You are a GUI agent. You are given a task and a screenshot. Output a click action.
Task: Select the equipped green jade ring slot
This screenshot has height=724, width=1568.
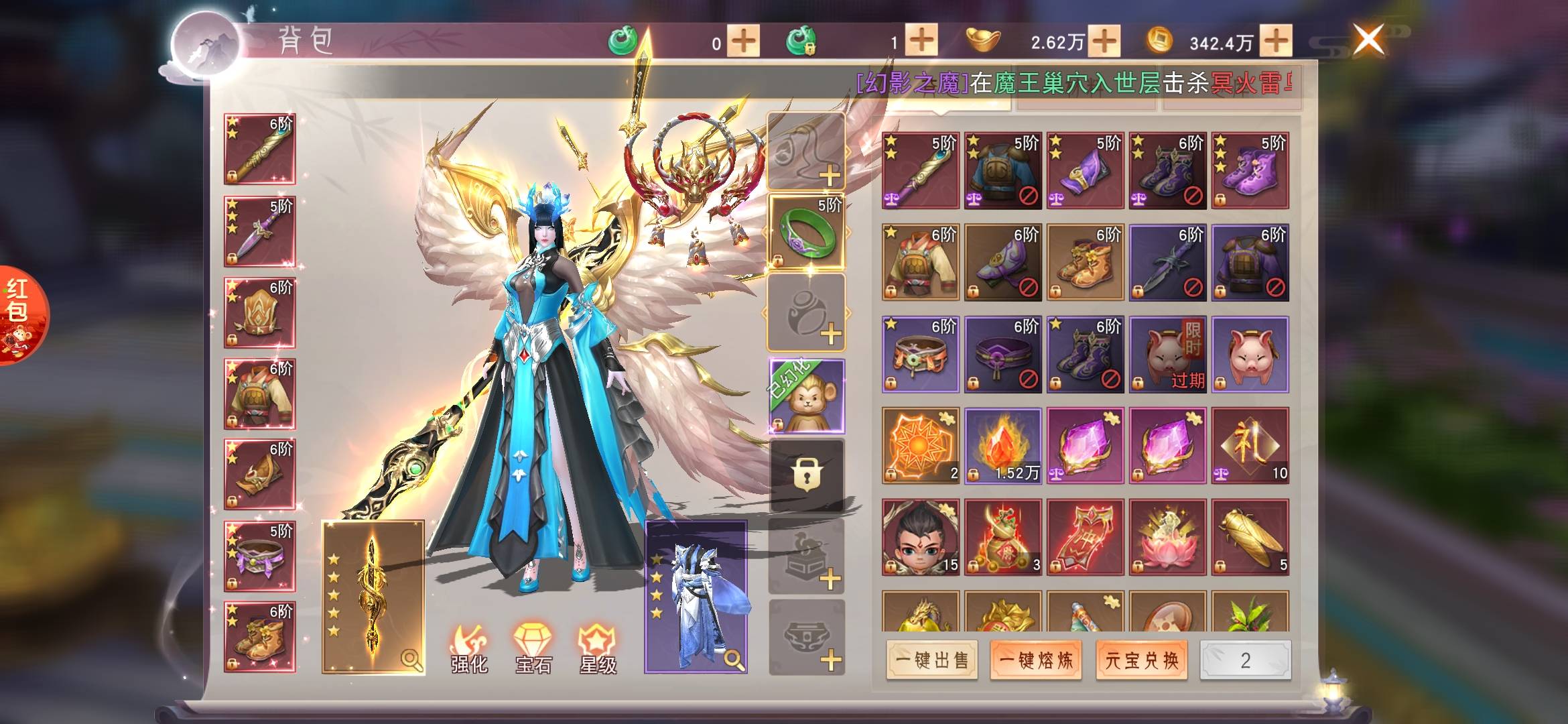[806, 232]
